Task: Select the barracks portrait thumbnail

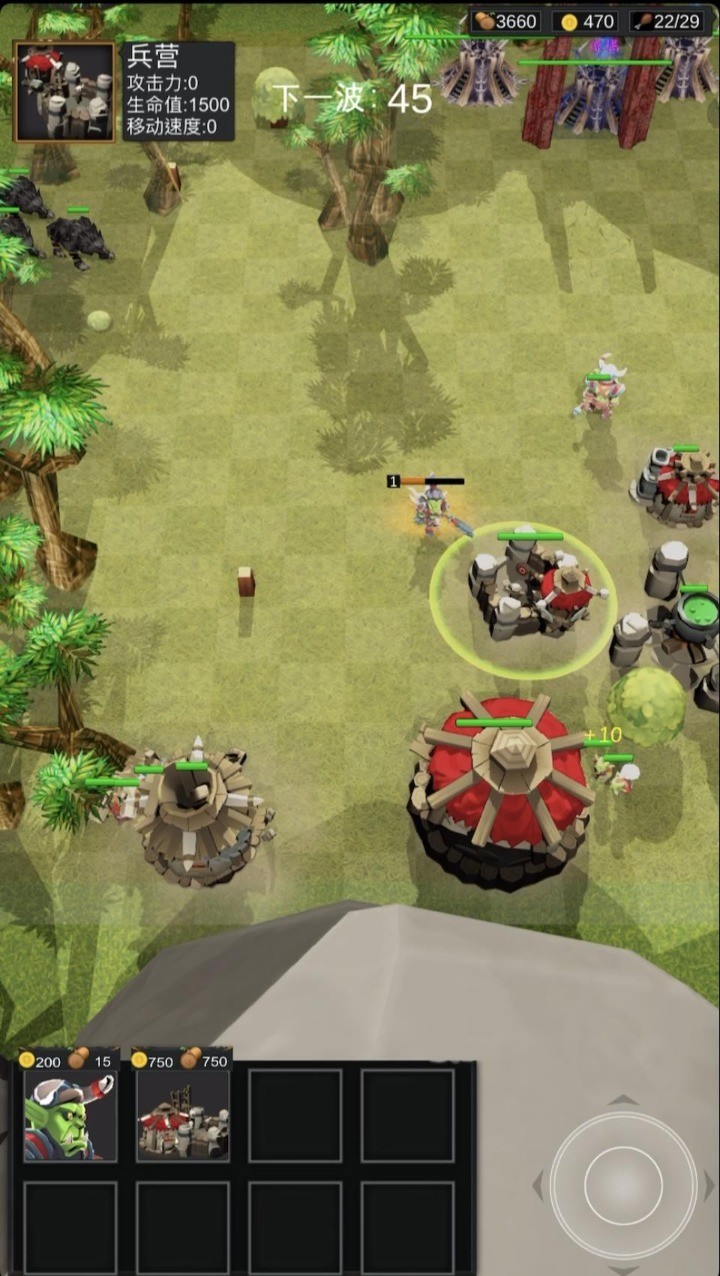Action: click(x=64, y=92)
